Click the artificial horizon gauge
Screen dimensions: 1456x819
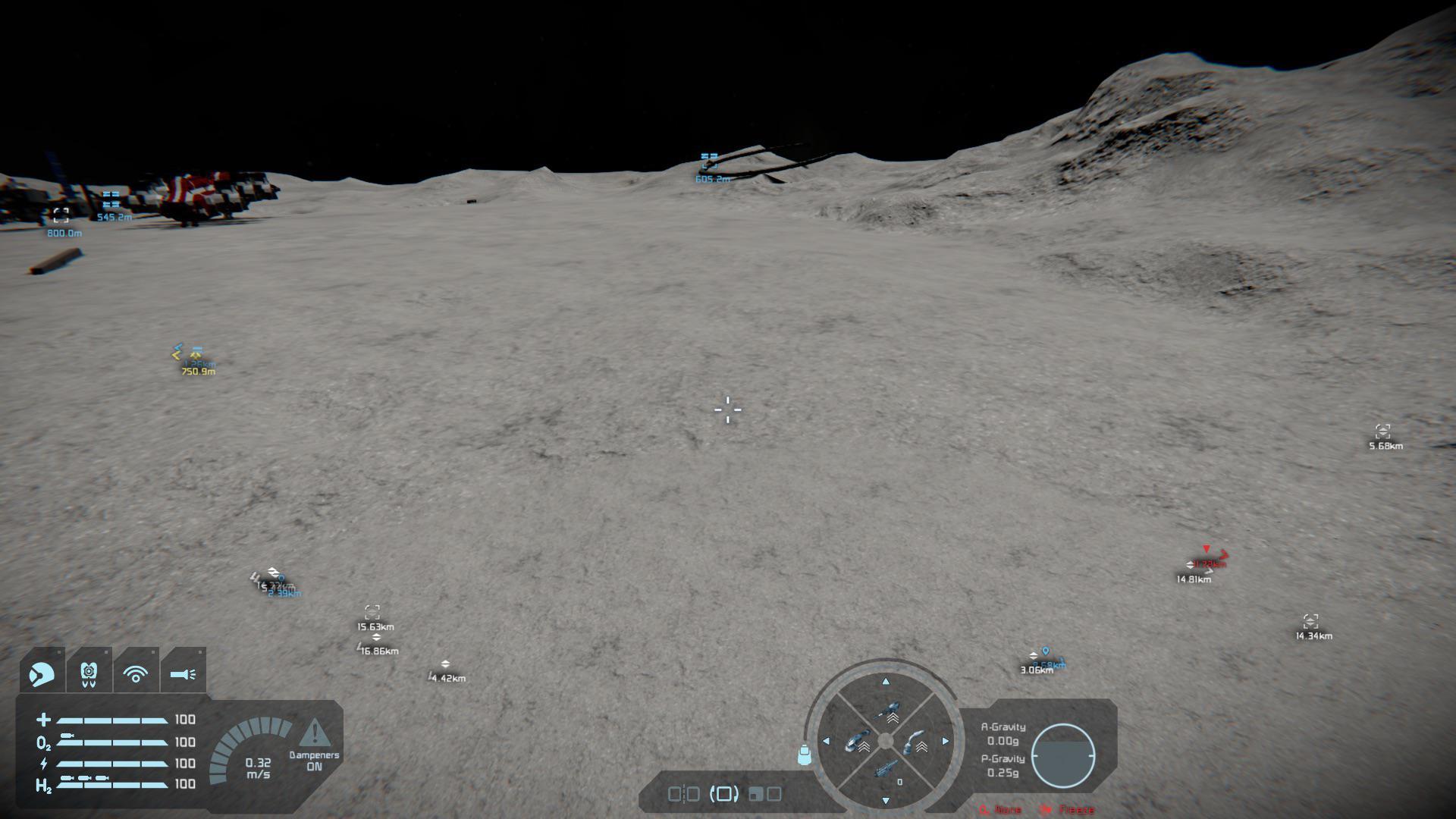point(1062,755)
